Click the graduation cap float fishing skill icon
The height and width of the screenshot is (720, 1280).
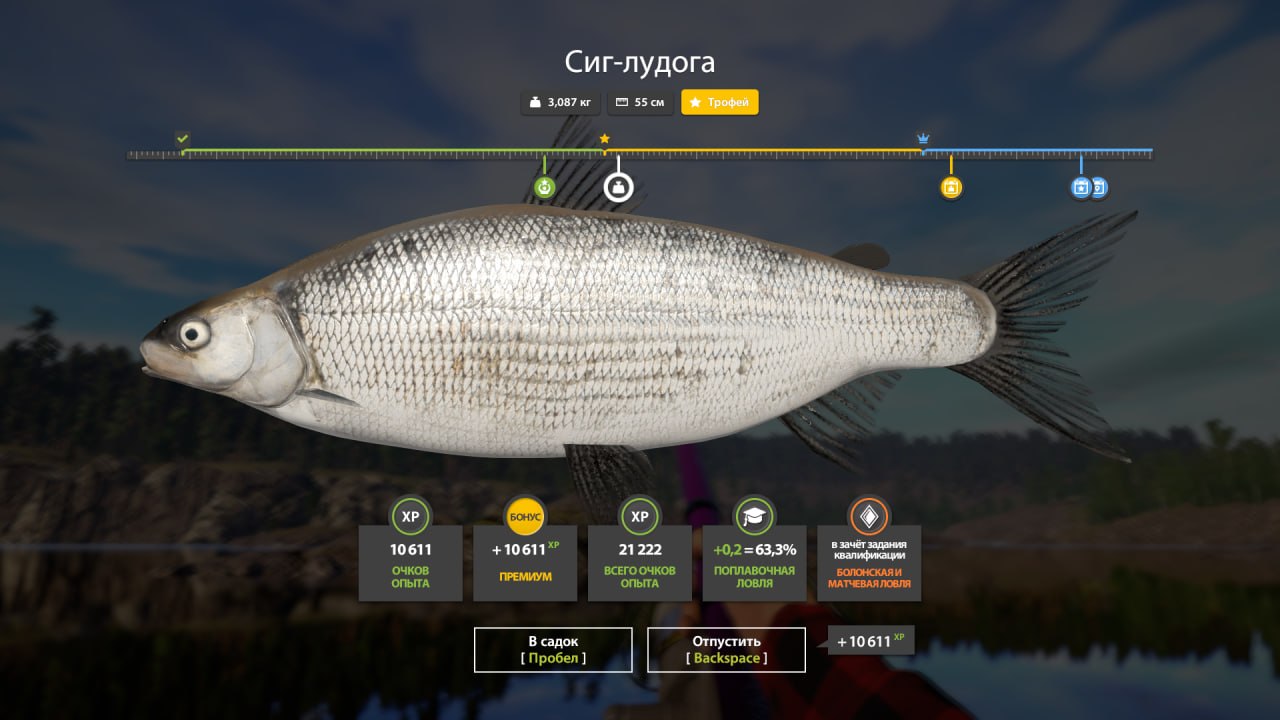pos(753,518)
